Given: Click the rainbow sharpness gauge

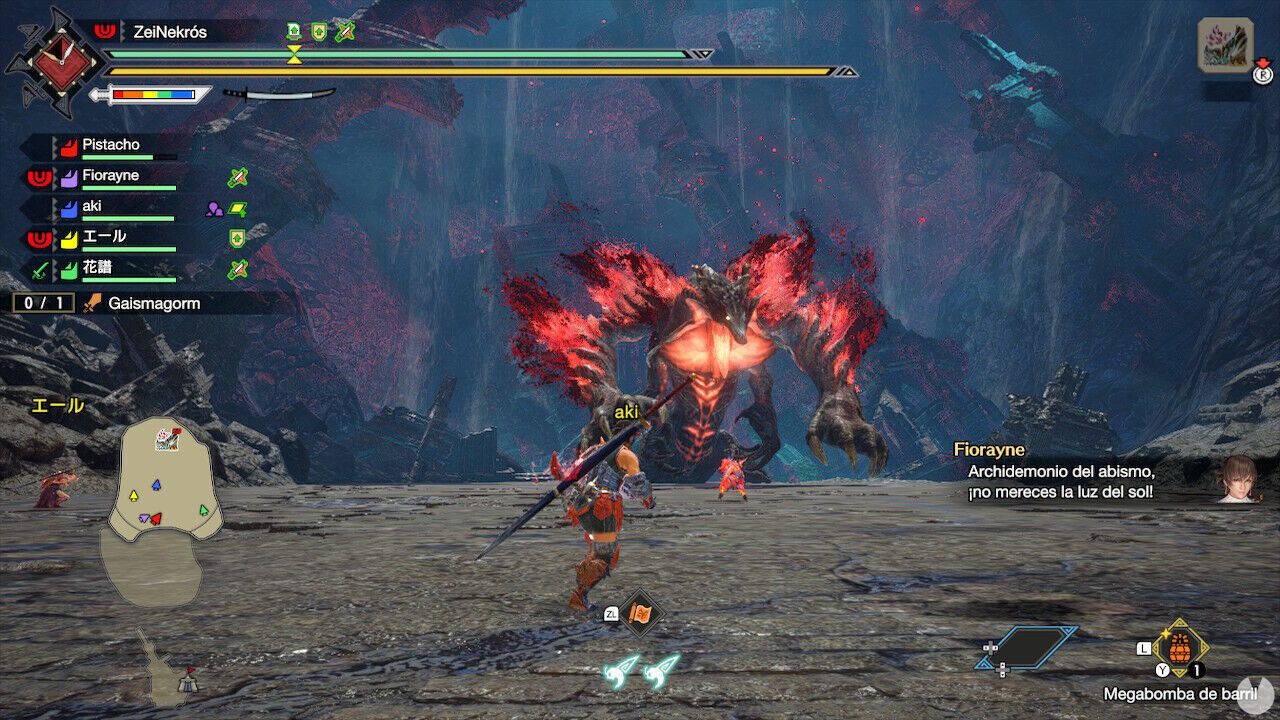Looking at the screenshot, I should pyautogui.click(x=153, y=93).
